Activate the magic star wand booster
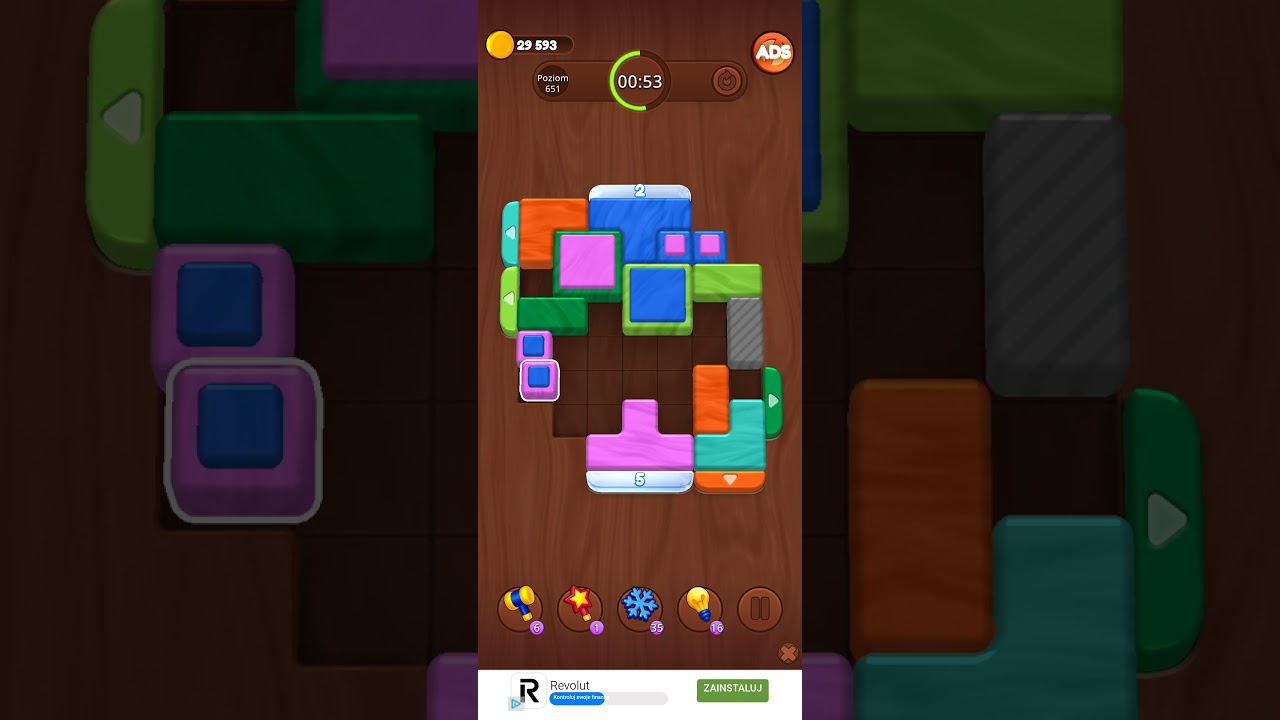 pyautogui.click(x=580, y=607)
